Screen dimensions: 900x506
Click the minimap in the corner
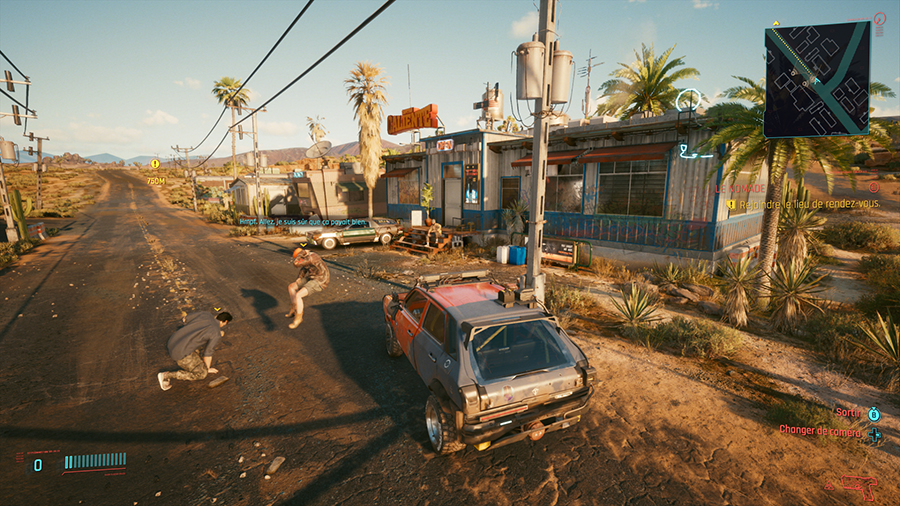click(816, 79)
